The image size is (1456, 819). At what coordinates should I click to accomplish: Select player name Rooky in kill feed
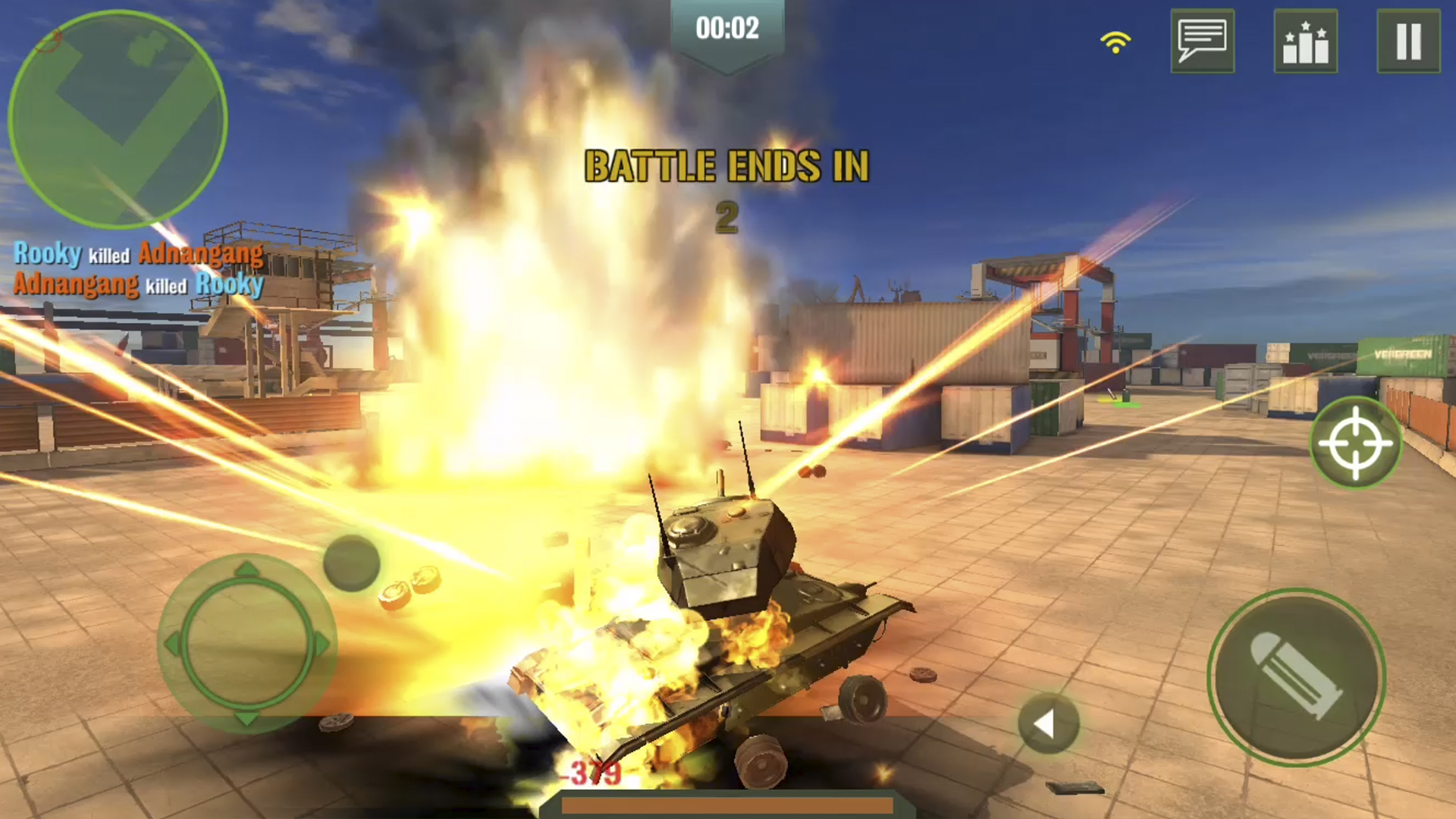(48, 255)
